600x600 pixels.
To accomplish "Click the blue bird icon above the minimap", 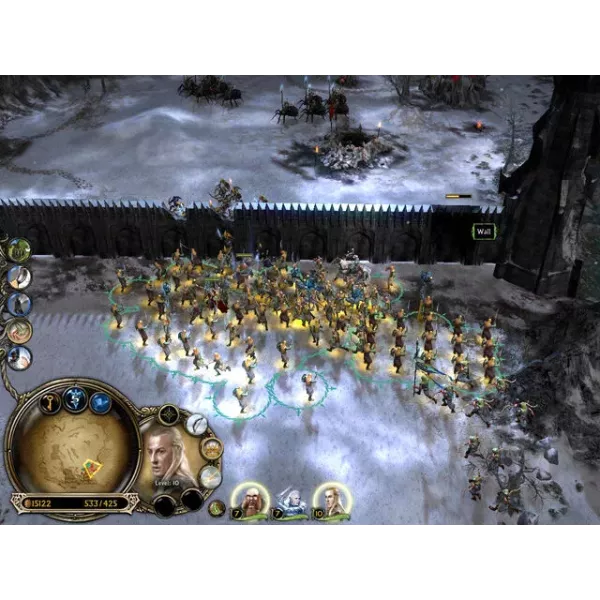I will click(x=100, y=402).
